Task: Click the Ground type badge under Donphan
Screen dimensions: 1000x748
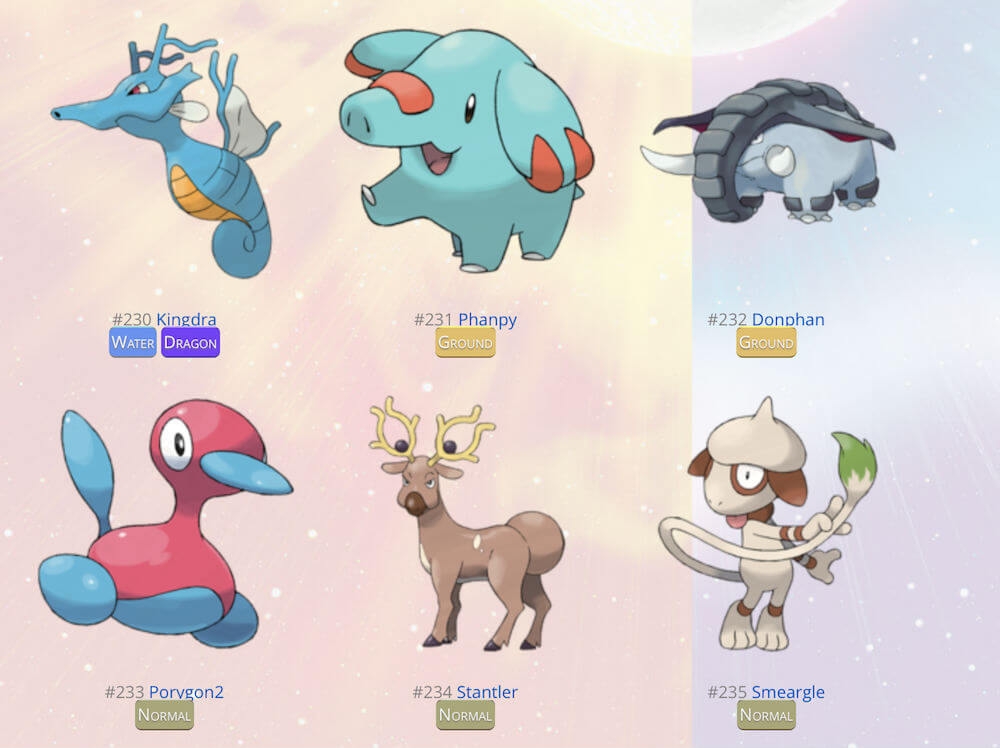Action: (x=766, y=343)
